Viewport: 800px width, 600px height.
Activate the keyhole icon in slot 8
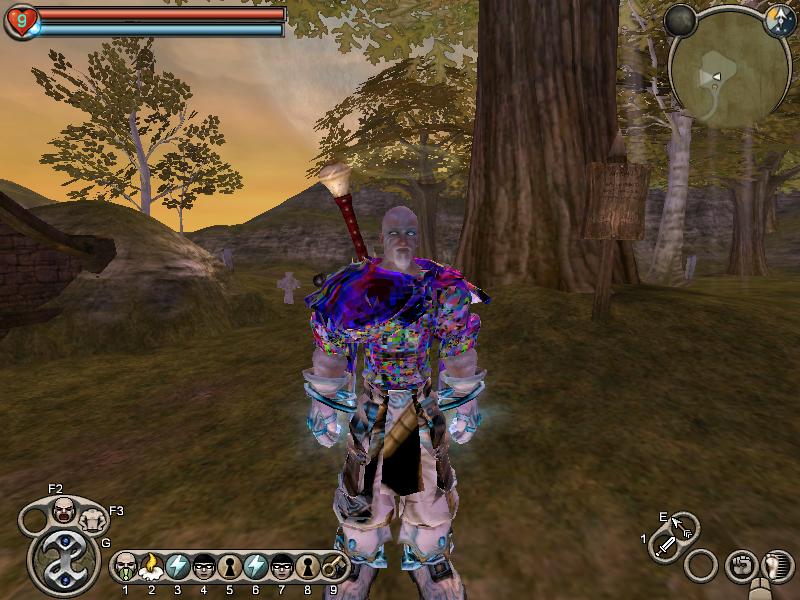307,567
